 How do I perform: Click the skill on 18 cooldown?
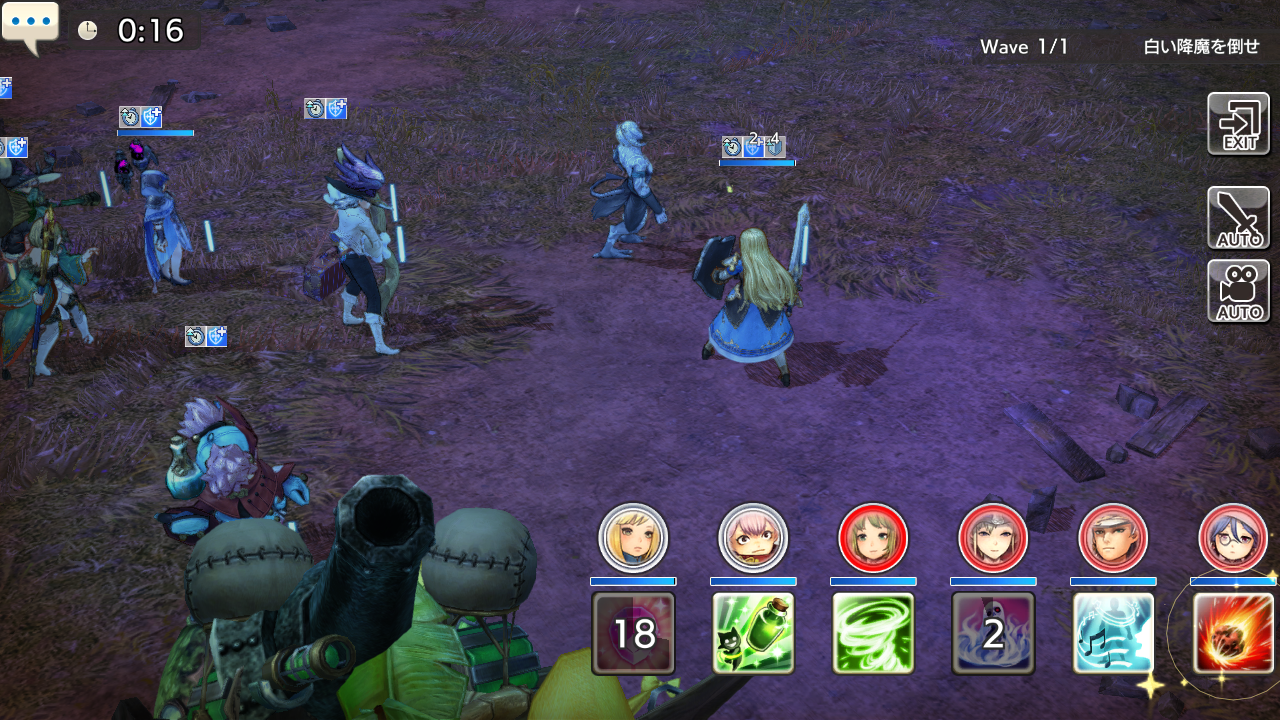(x=633, y=633)
